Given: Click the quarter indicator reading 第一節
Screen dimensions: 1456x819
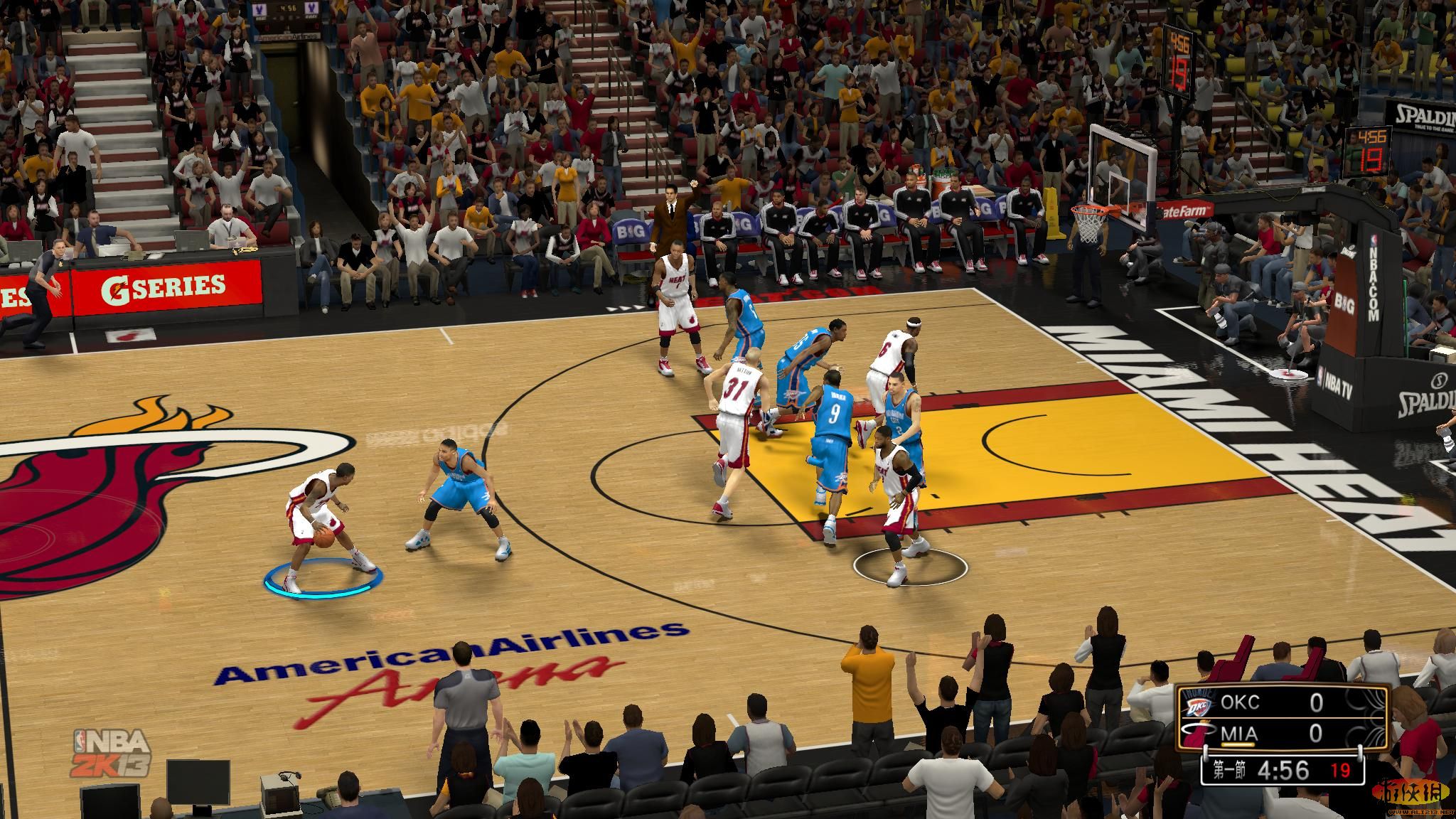Looking at the screenshot, I should pos(1230,771).
